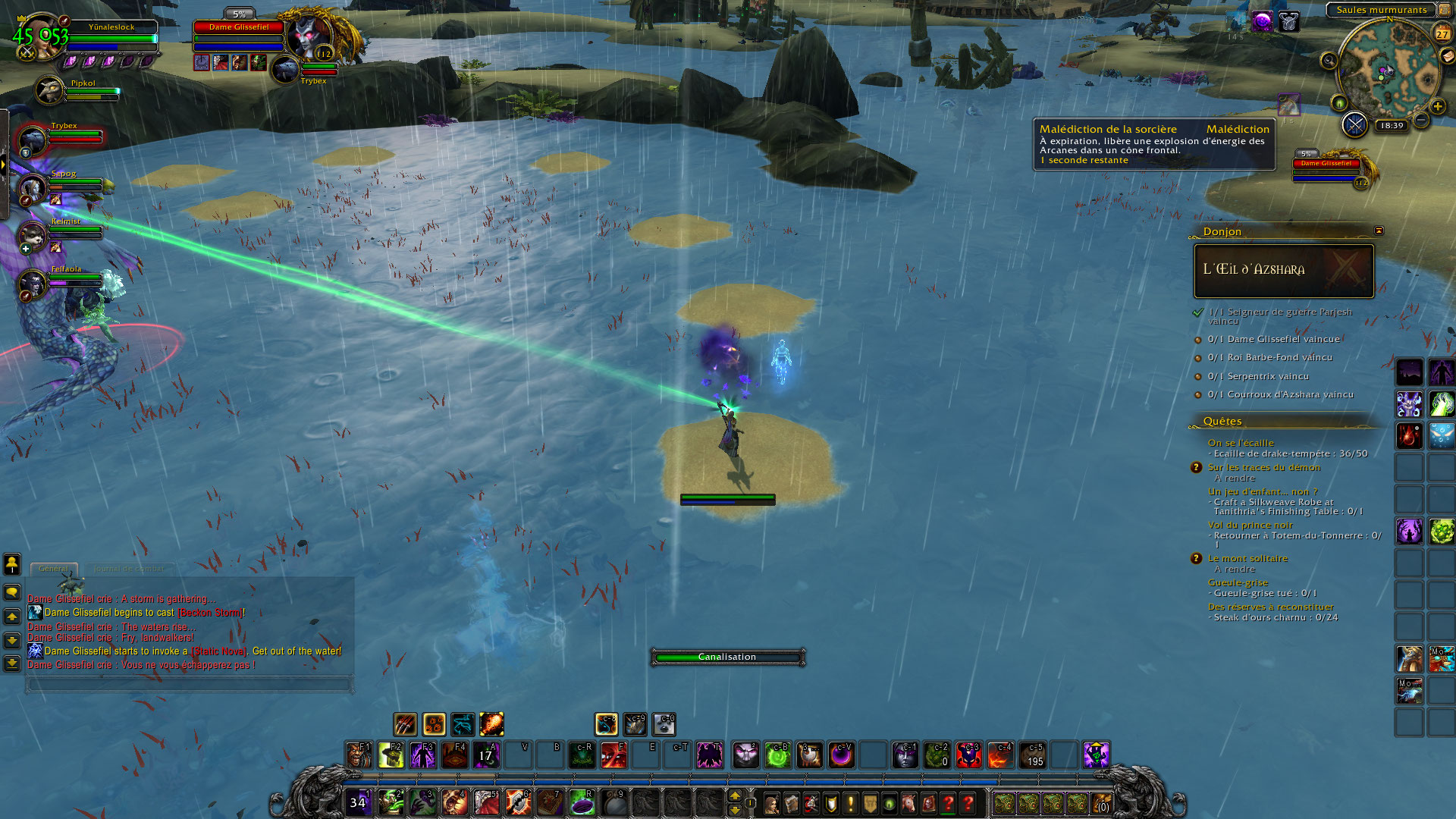The width and height of the screenshot is (1456, 819).
Task: Open the last backpack slot showing (0)
Action: tap(1101, 803)
